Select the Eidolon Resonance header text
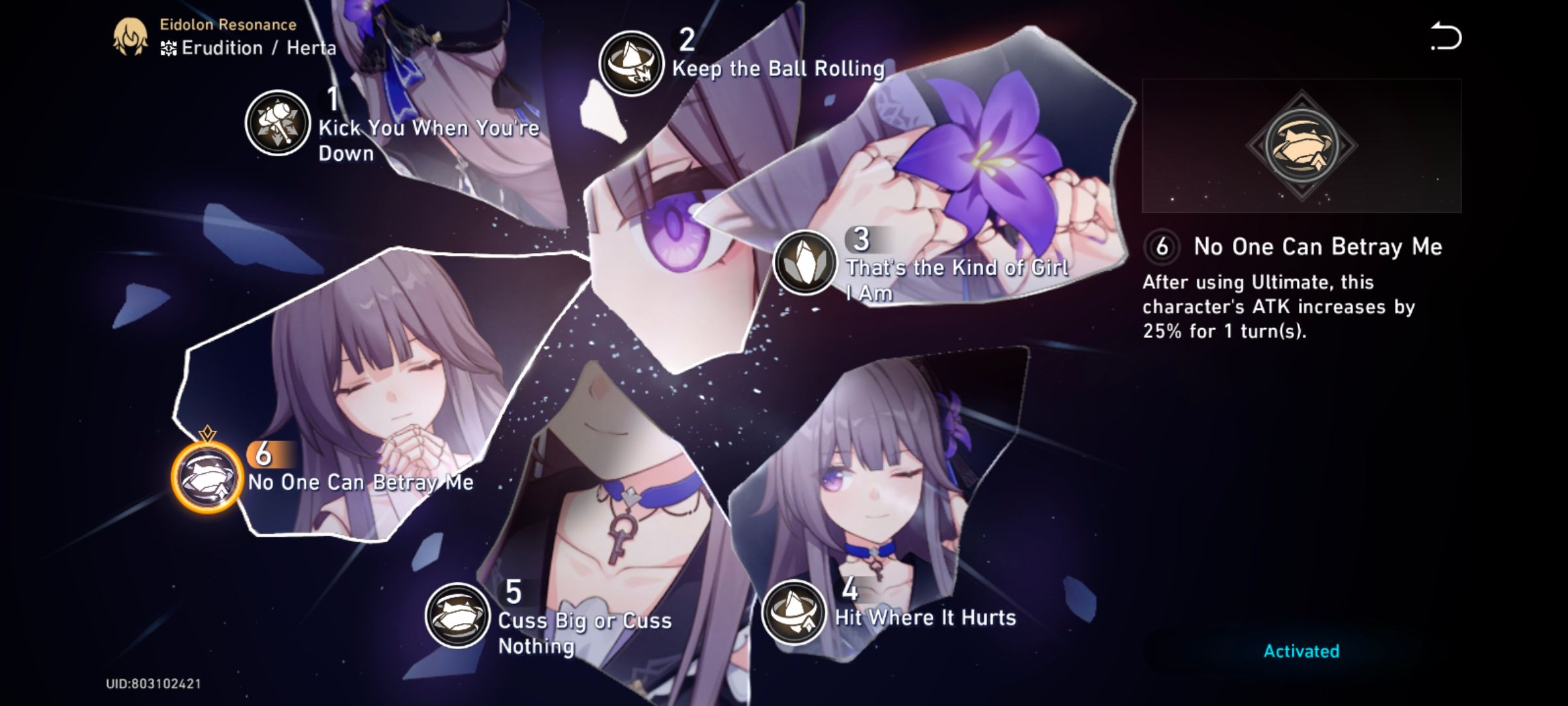 coord(227,24)
